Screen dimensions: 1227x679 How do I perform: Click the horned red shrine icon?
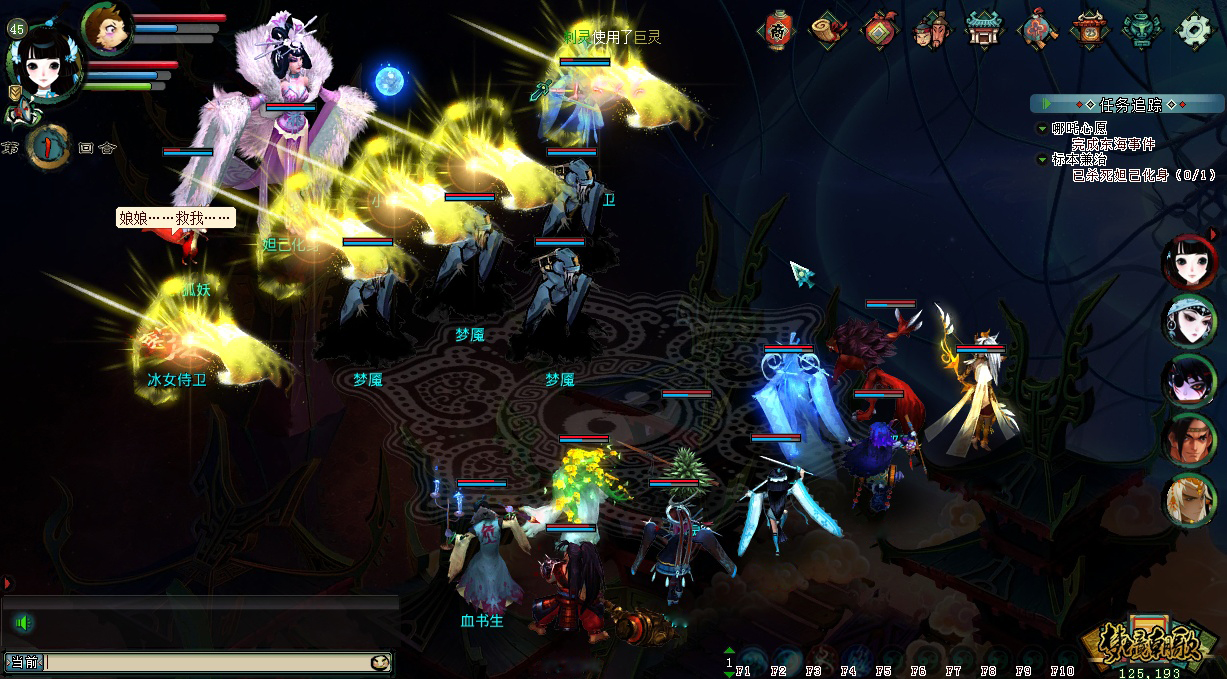[1089, 30]
